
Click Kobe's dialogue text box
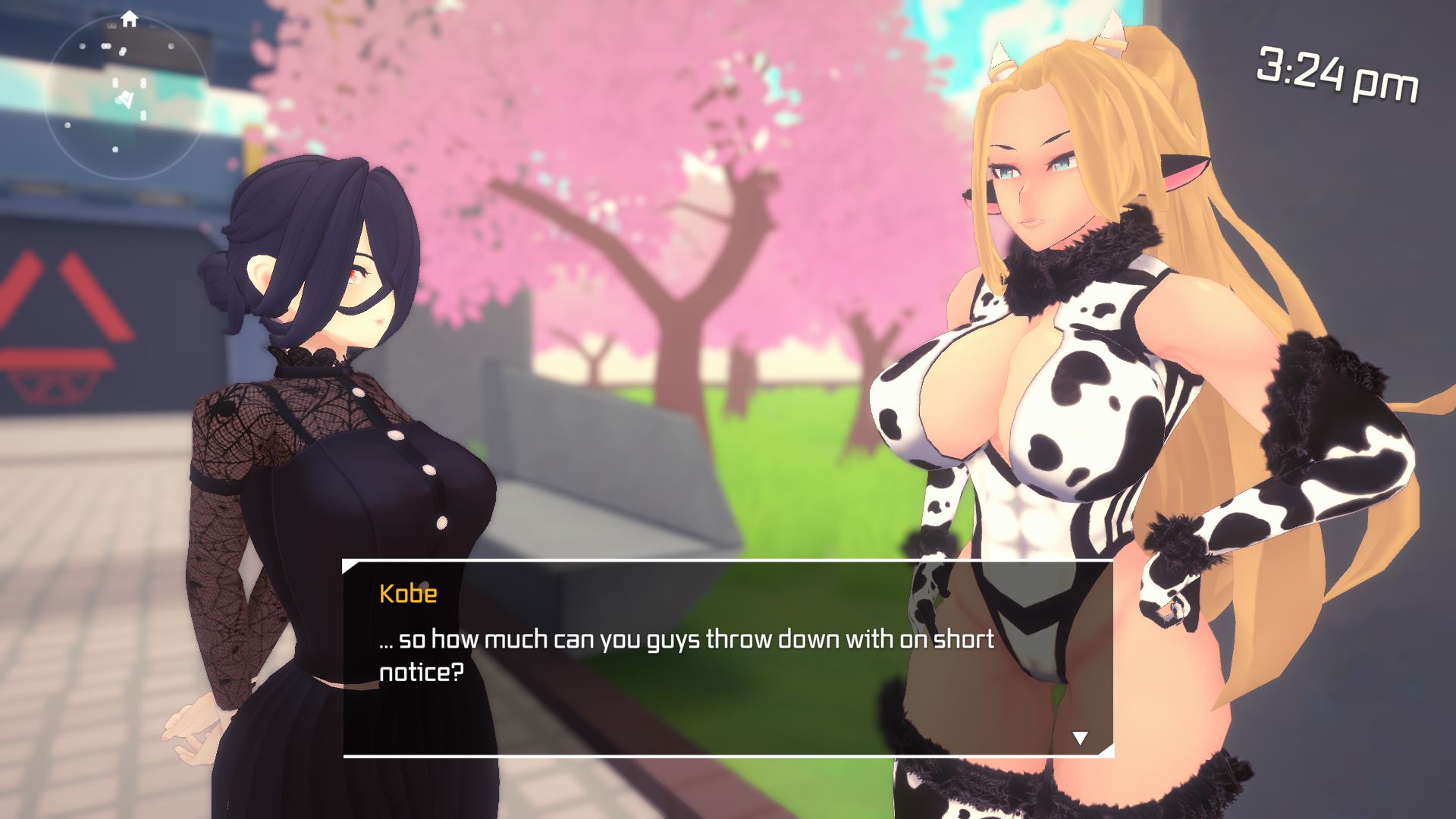tap(727, 657)
